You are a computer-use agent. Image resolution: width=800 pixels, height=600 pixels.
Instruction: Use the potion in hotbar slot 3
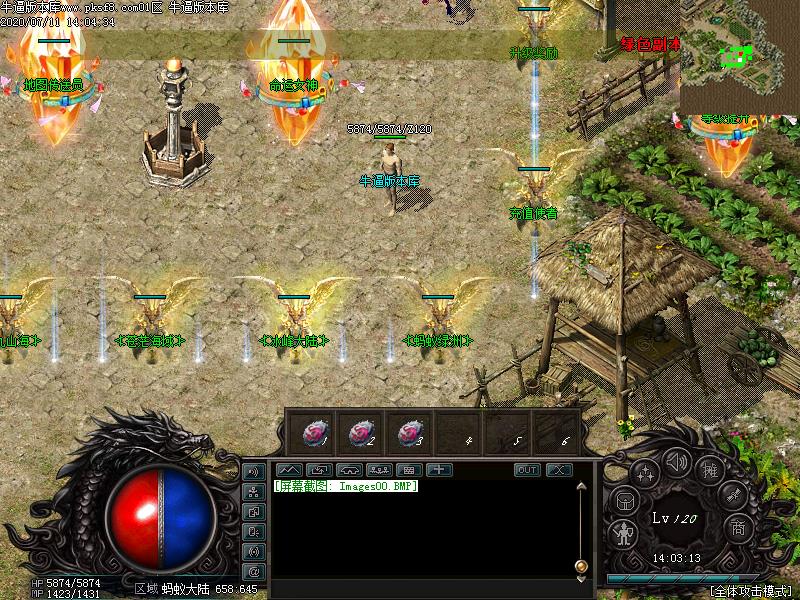coord(409,432)
